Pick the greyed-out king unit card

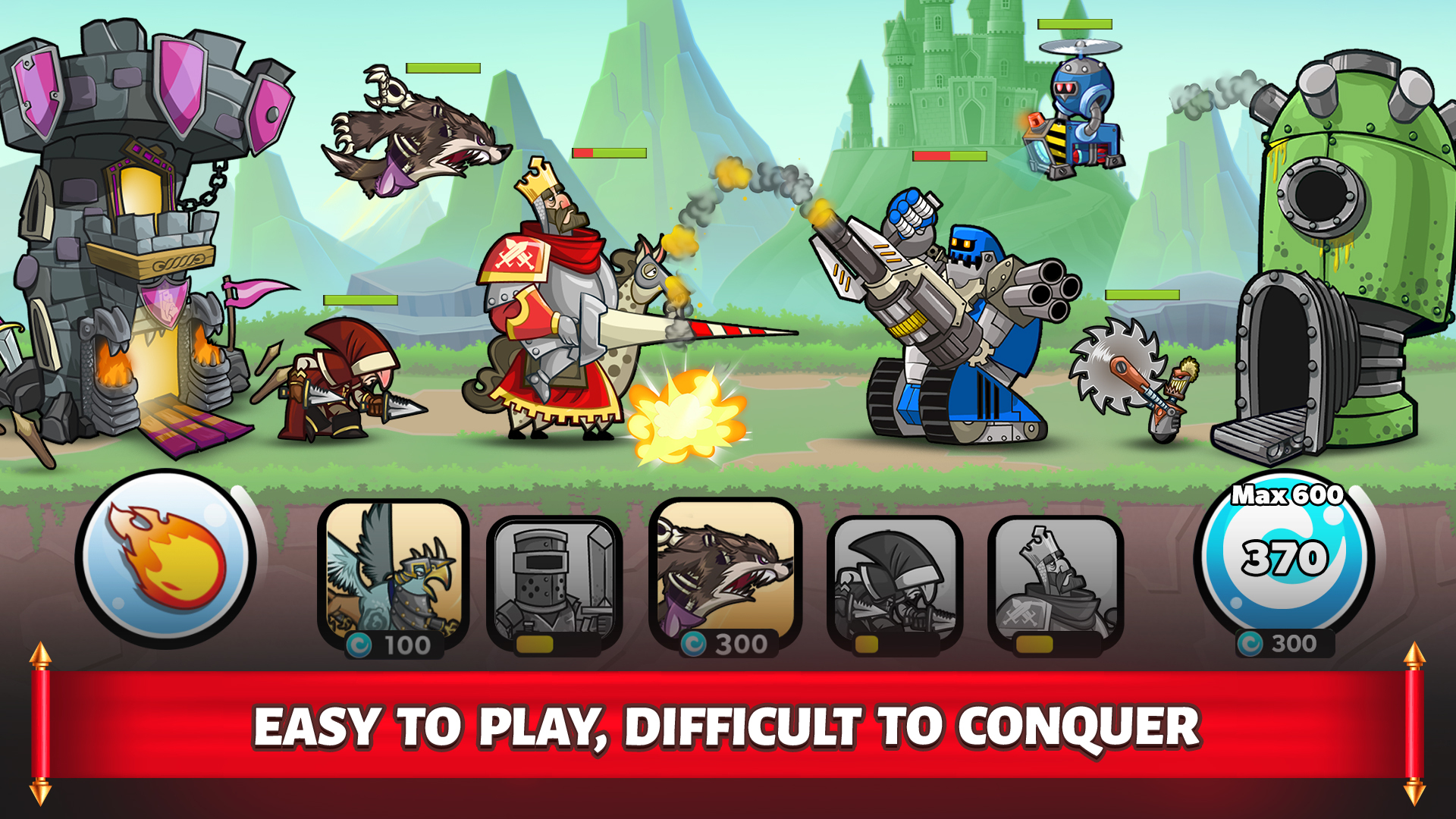(x=1056, y=582)
